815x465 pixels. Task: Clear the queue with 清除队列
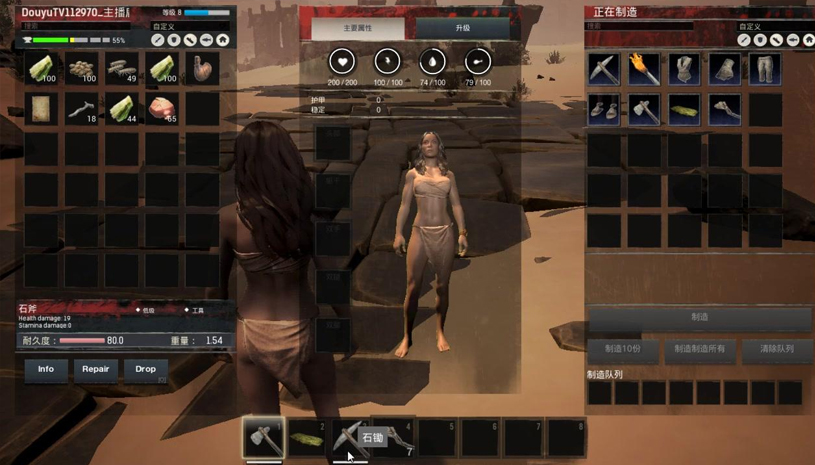click(776, 348)
